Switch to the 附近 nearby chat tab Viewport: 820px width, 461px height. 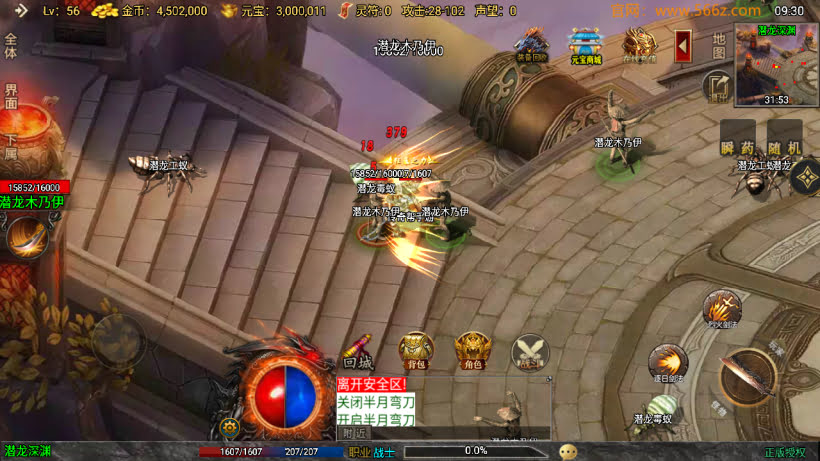click(354, 433)
